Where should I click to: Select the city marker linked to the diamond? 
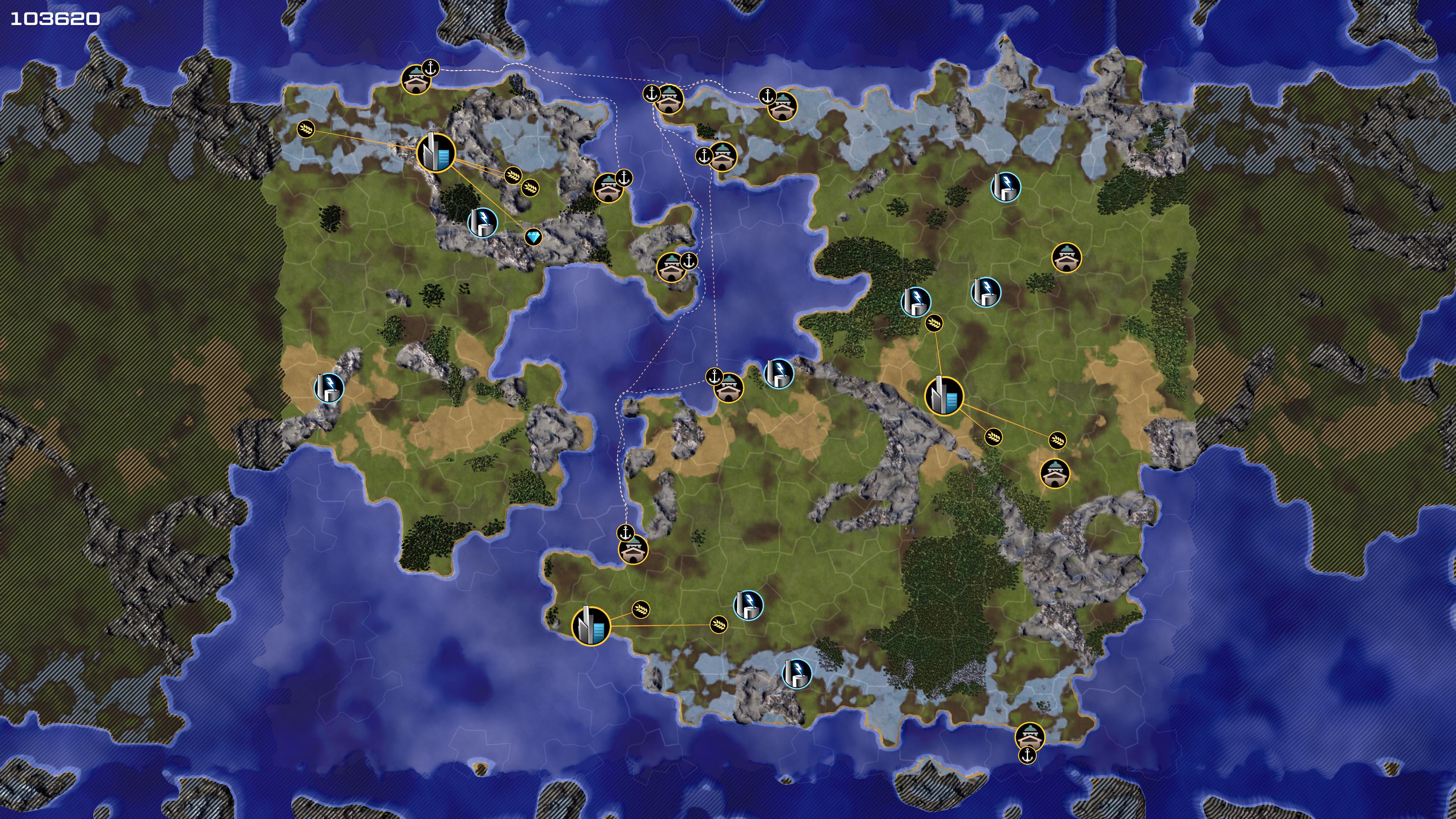point(436,152)
